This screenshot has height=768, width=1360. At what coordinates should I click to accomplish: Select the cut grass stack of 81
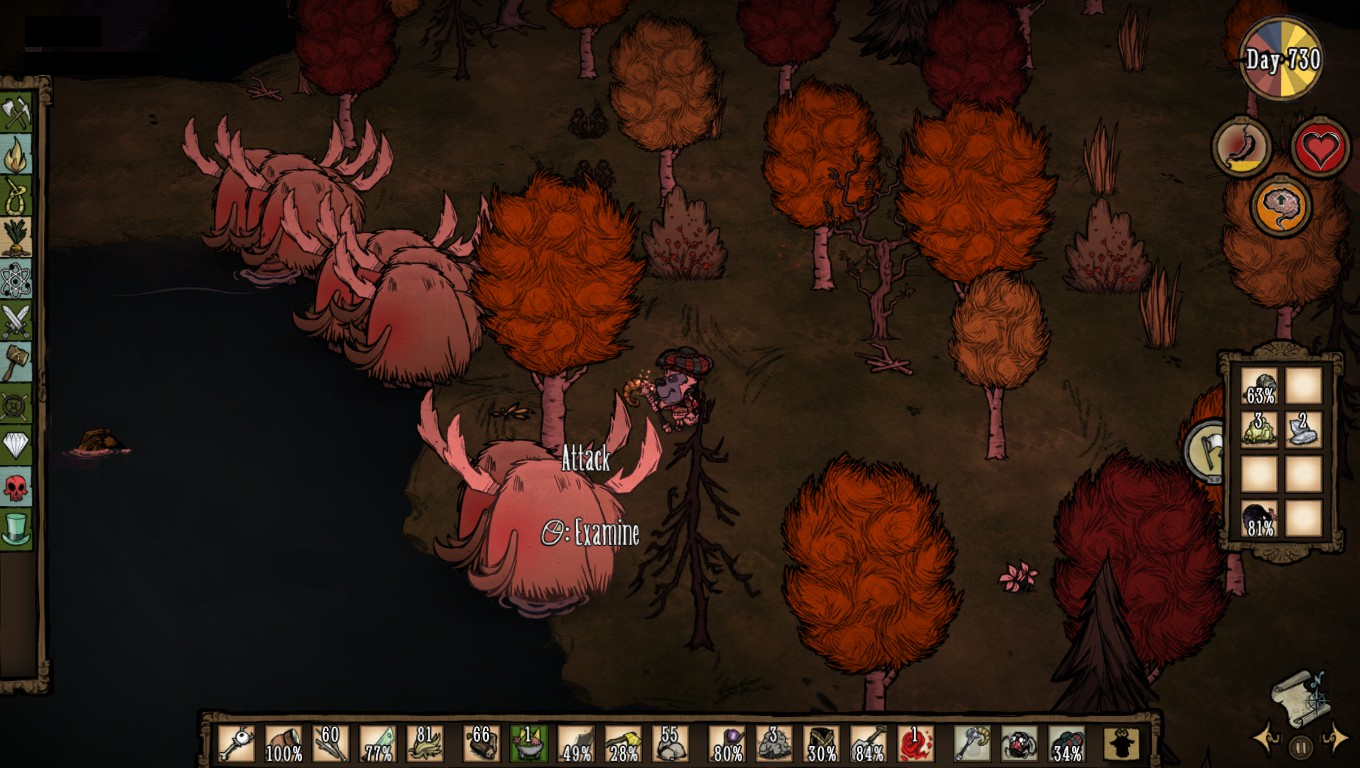(425, 744)
